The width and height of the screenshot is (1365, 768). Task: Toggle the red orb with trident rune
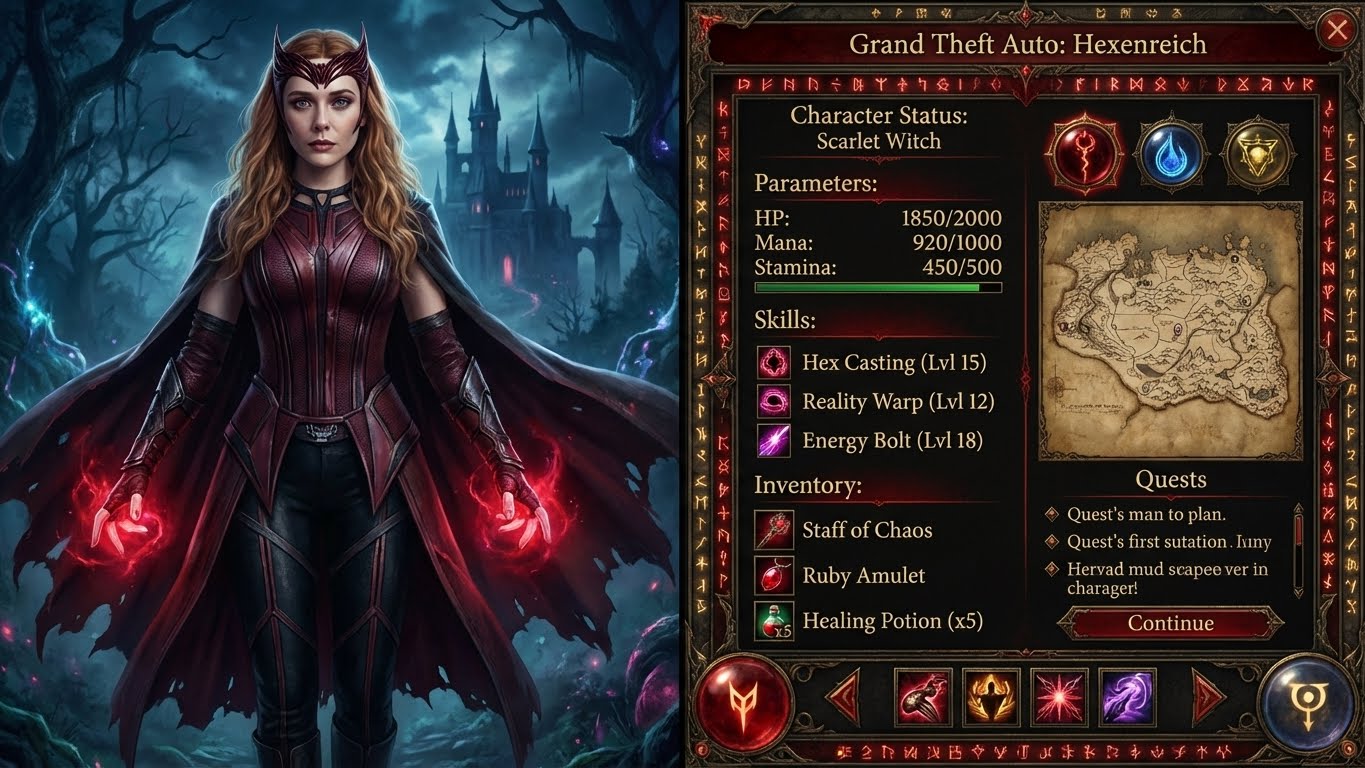coord(746,701)
